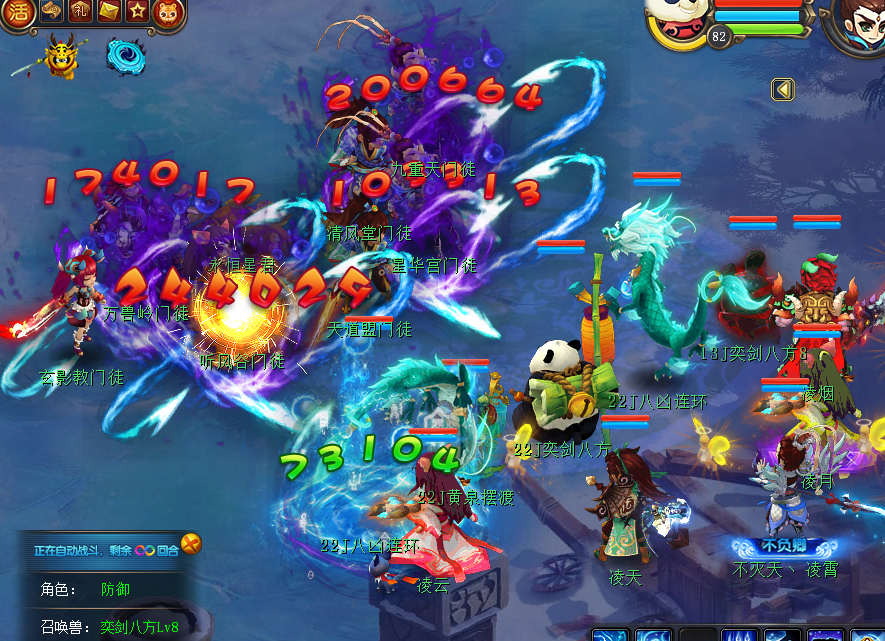
Task: Click the panda pet portrait
Action: 677,22
